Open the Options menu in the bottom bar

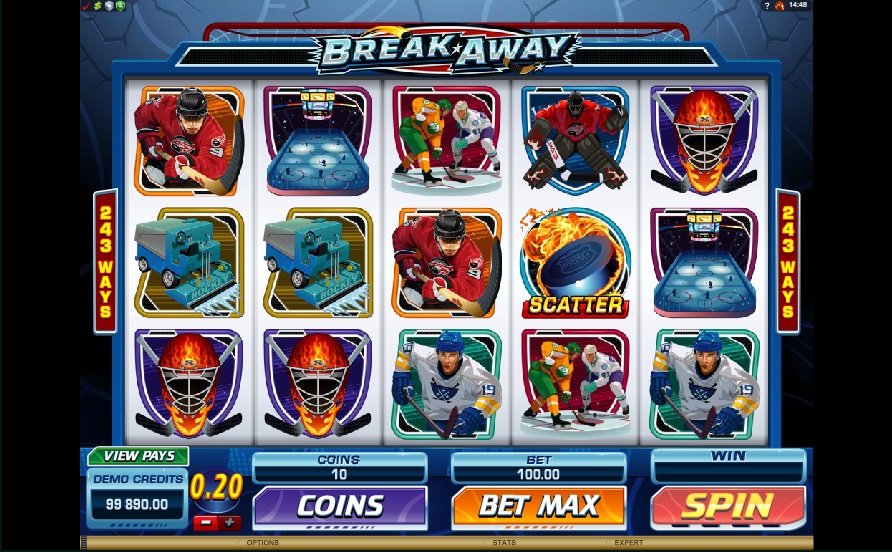pyautogui.click(x=262, y=543)
